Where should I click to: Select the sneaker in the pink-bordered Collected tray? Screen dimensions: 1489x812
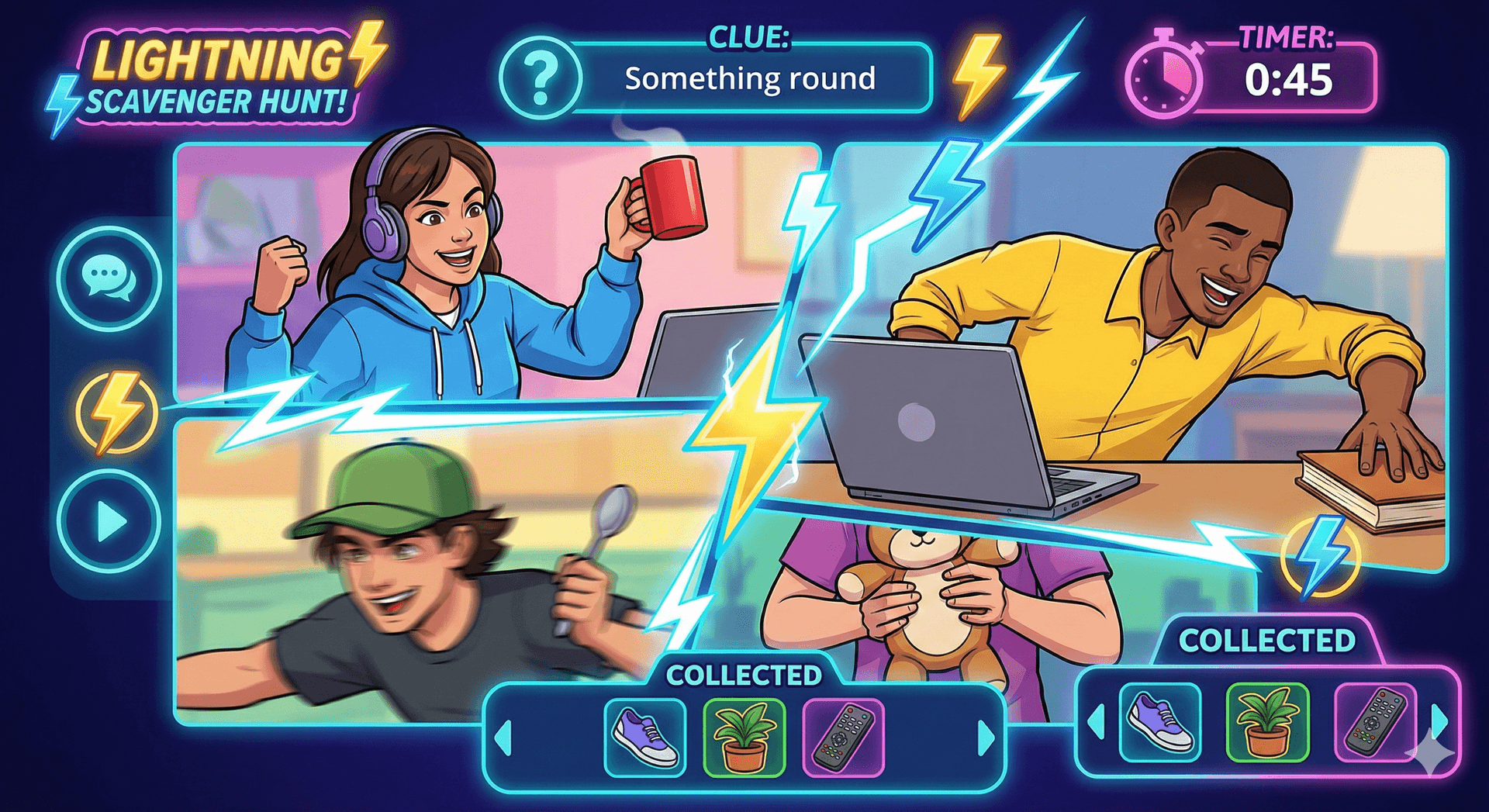pos(1160,723)
